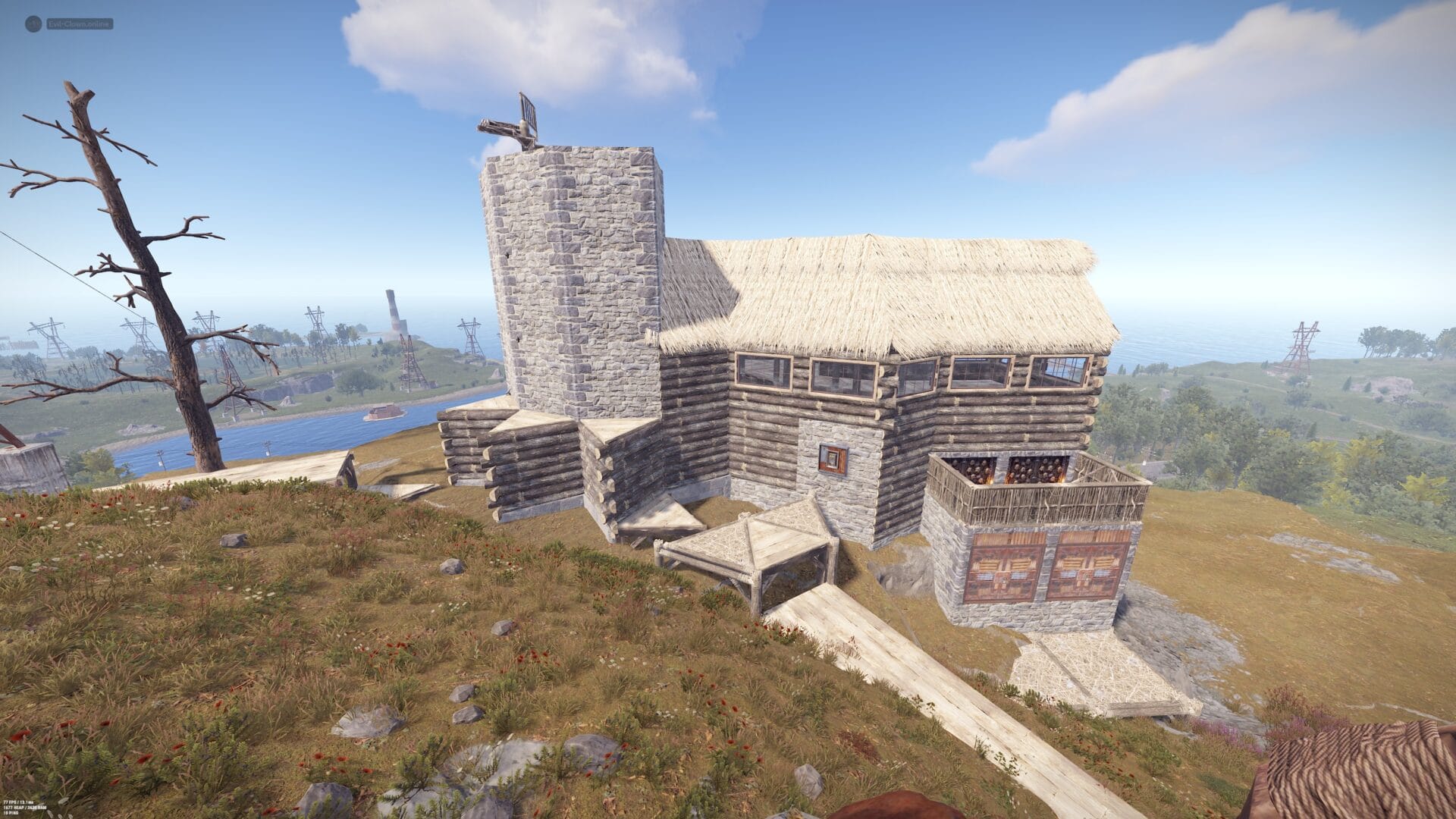The image size is (1456, 819).
Task: Click the Evil-Clown.online server label
Action: tap(79, 24)
